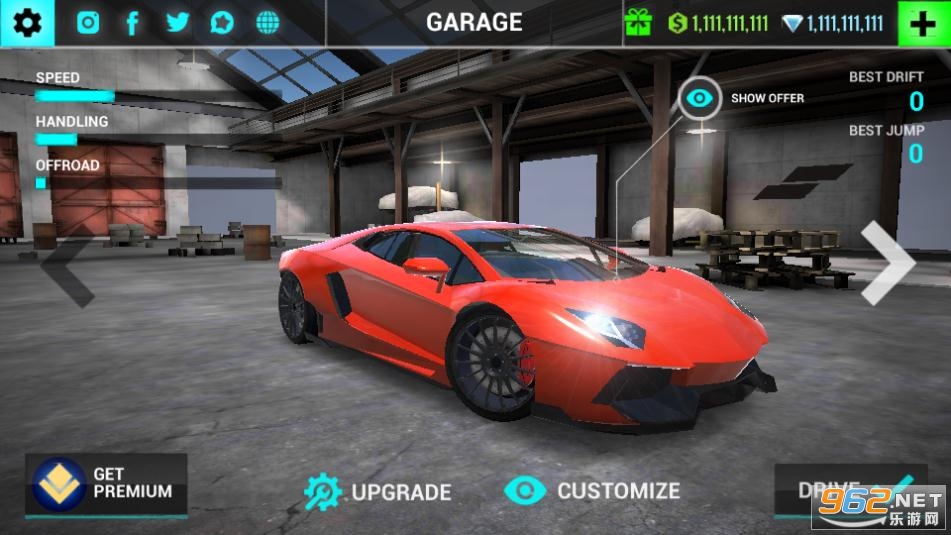Open the Twitter link
This screenshot has width=951, height=535.
coord(178,23)
